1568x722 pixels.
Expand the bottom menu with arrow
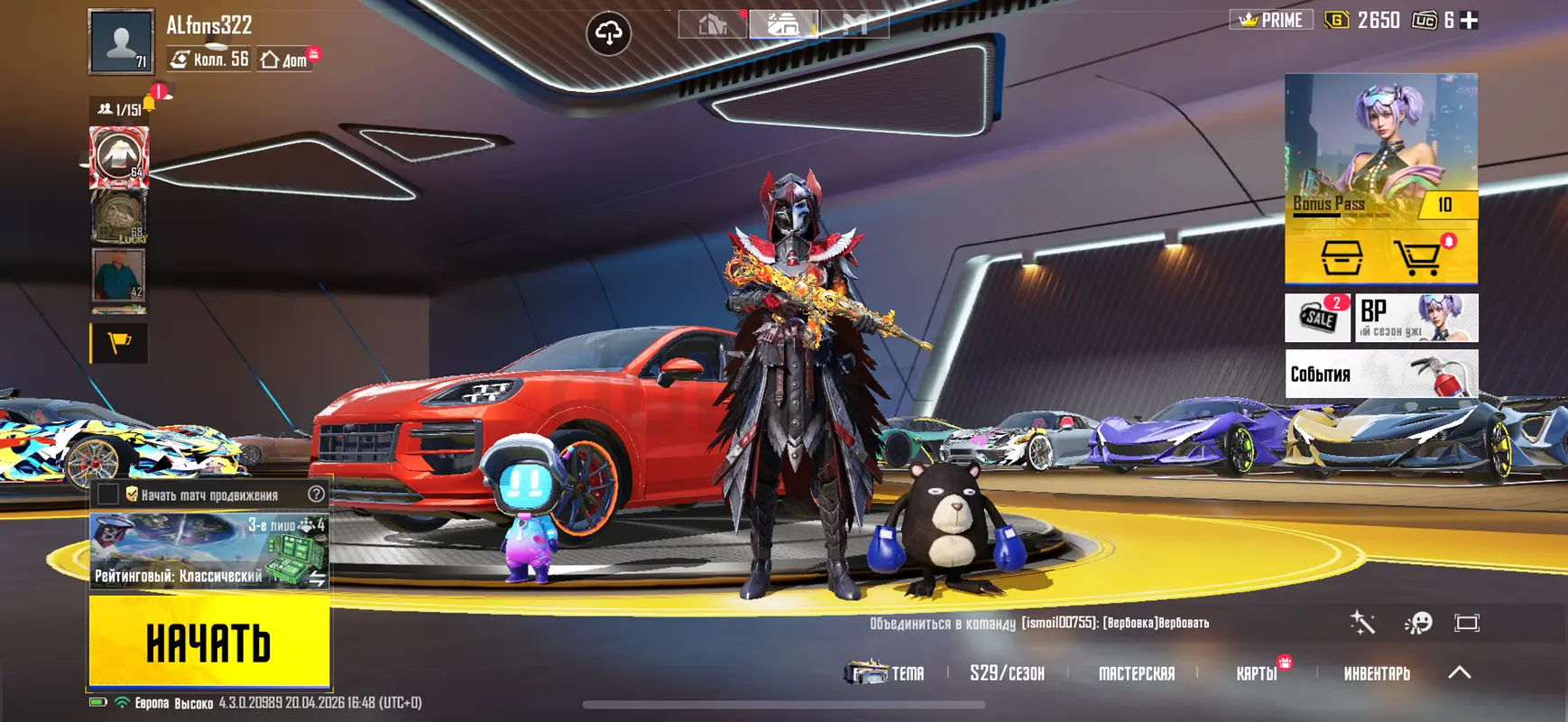pos(1460,672)
